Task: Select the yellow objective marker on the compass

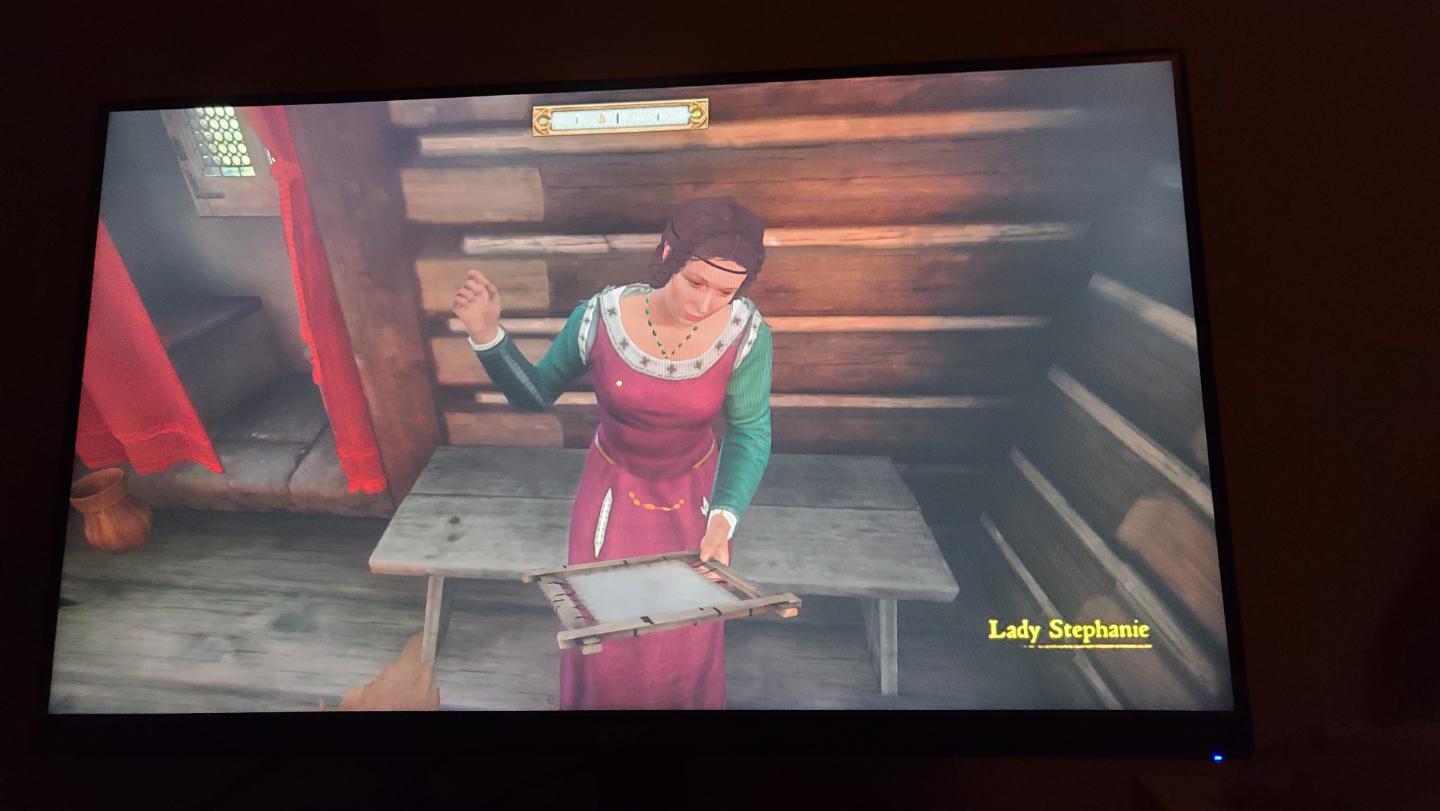Action: pos(601,117)
